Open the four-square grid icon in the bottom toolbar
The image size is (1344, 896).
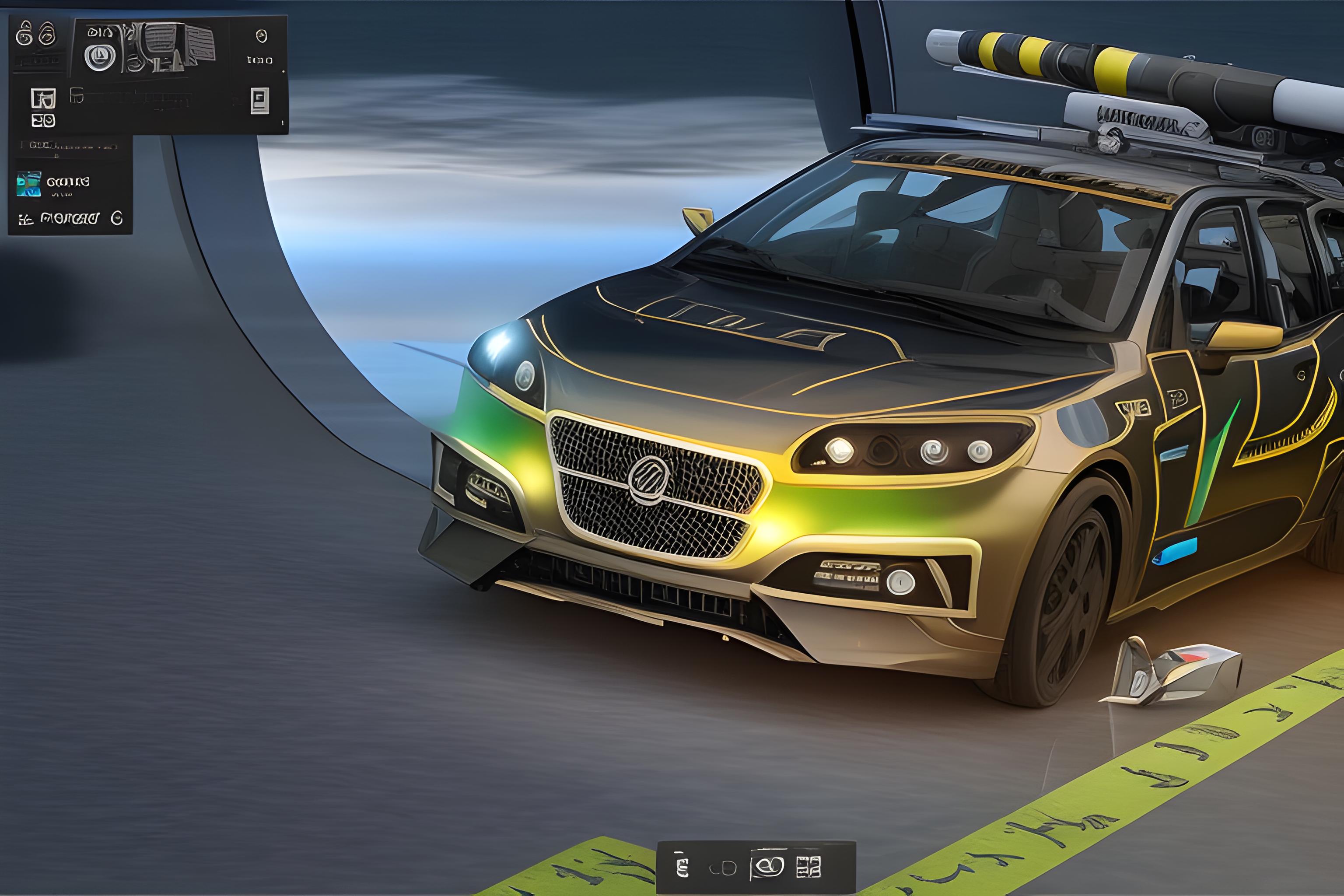[x=808, y=867]
